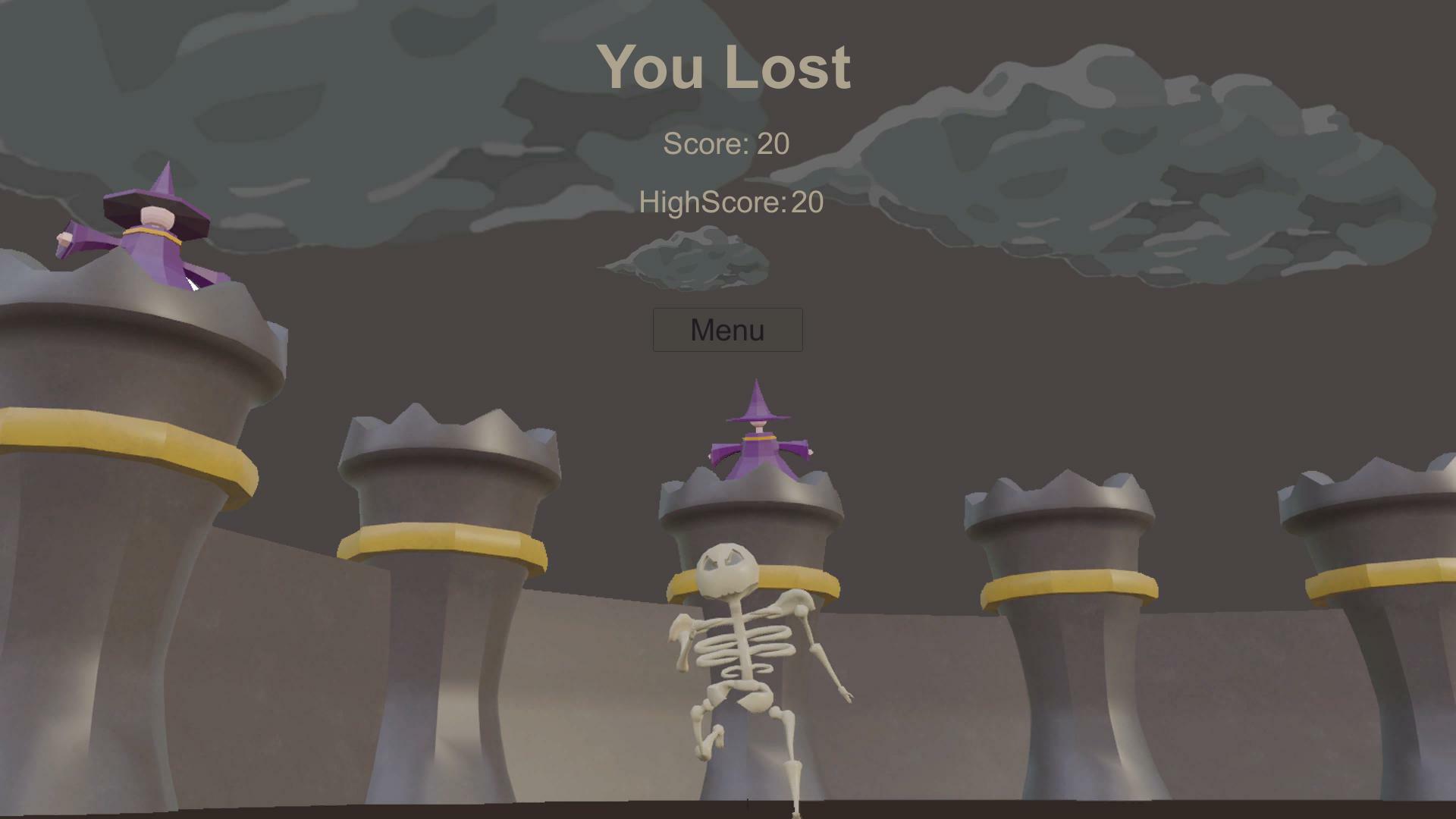
Task: Click the 'You Lost' title text
Action: tap(726, 67)
